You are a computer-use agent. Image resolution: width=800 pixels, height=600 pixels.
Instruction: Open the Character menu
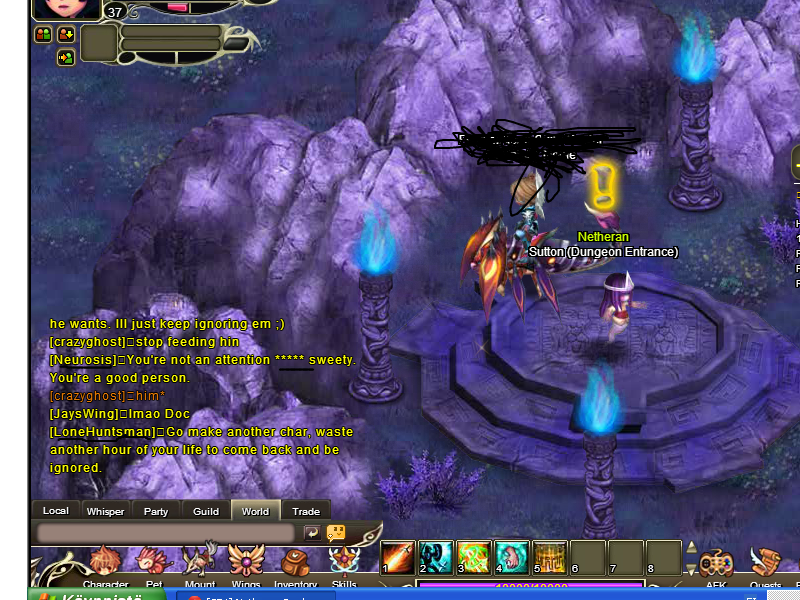point(104,566)
